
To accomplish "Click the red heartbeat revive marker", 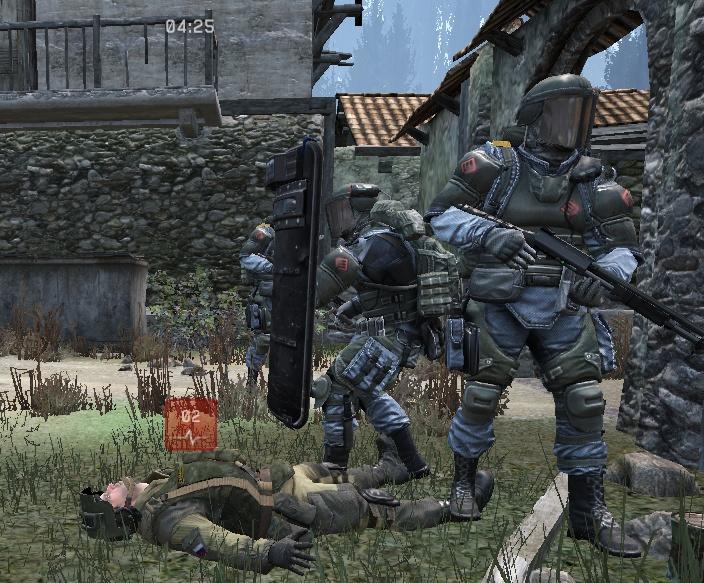I will pyautogui.click(x=190, y=423).
